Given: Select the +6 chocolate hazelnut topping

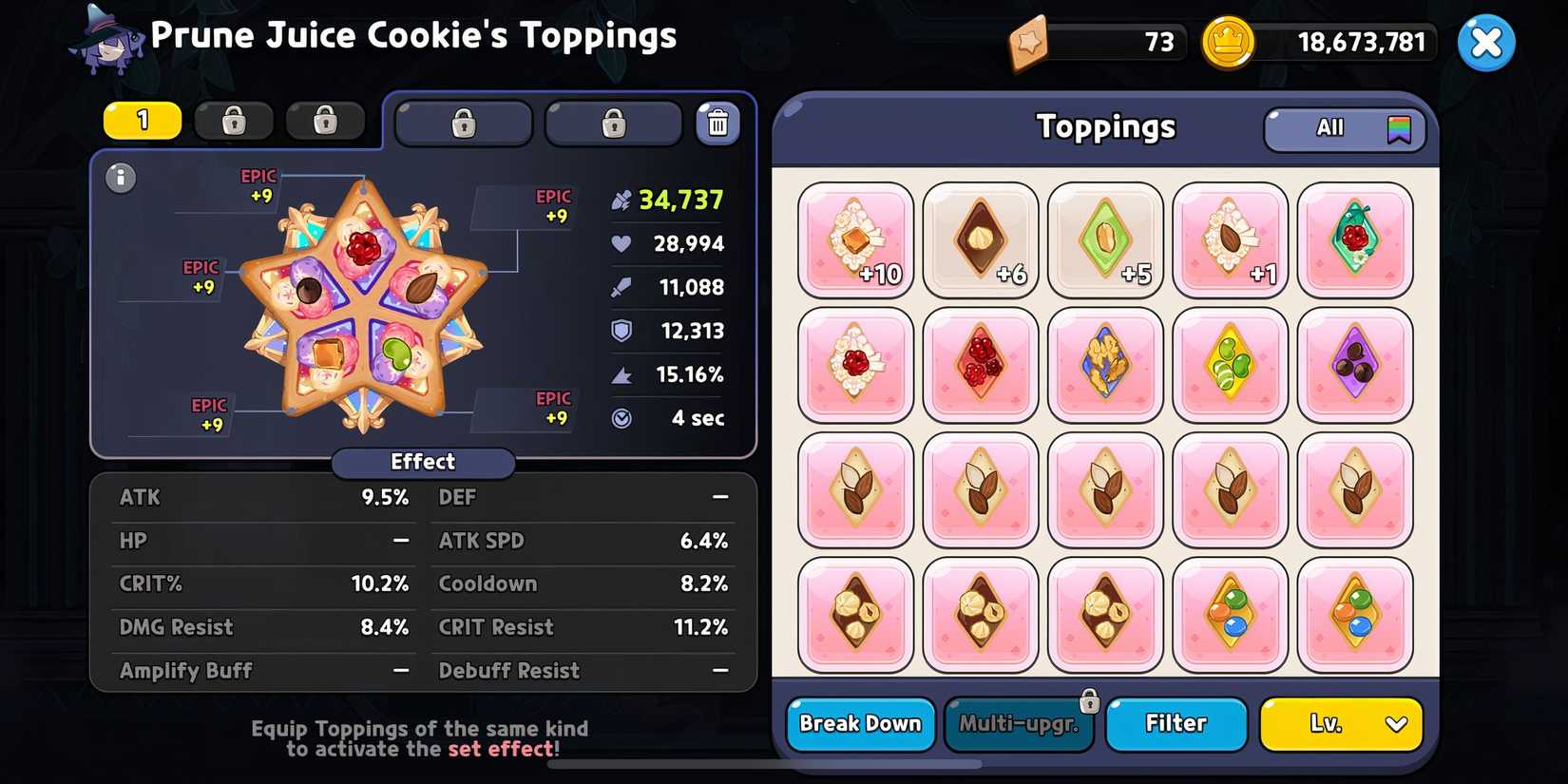Looking at the screenshot, I should click(x=981, y=239).
